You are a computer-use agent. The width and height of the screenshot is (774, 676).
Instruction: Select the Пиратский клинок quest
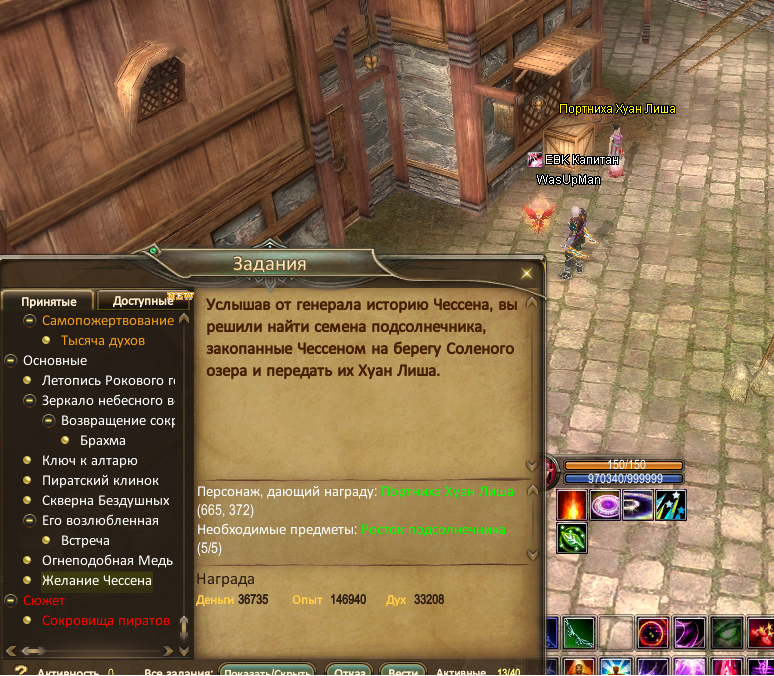100,480
